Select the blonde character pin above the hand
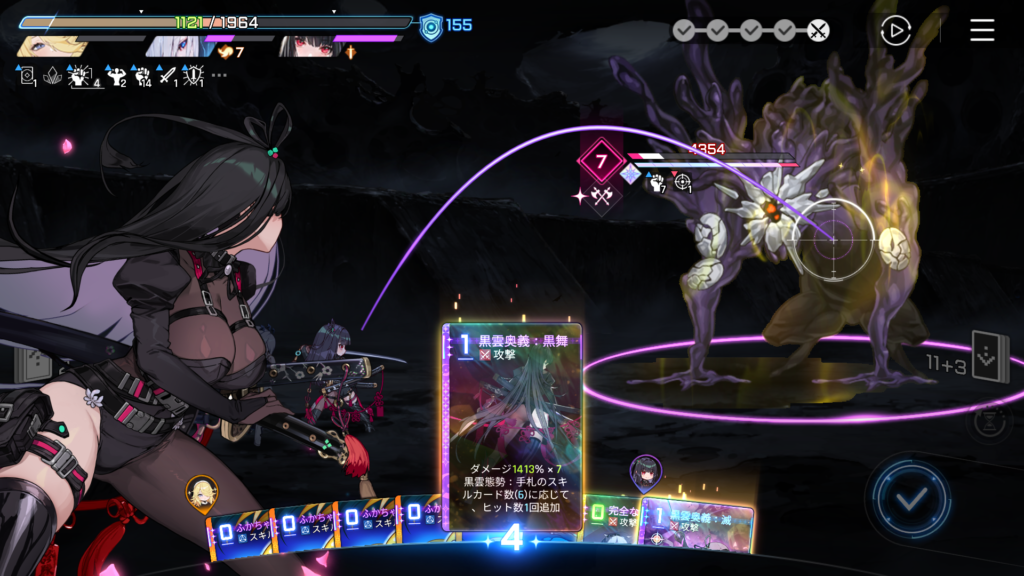 201,491
